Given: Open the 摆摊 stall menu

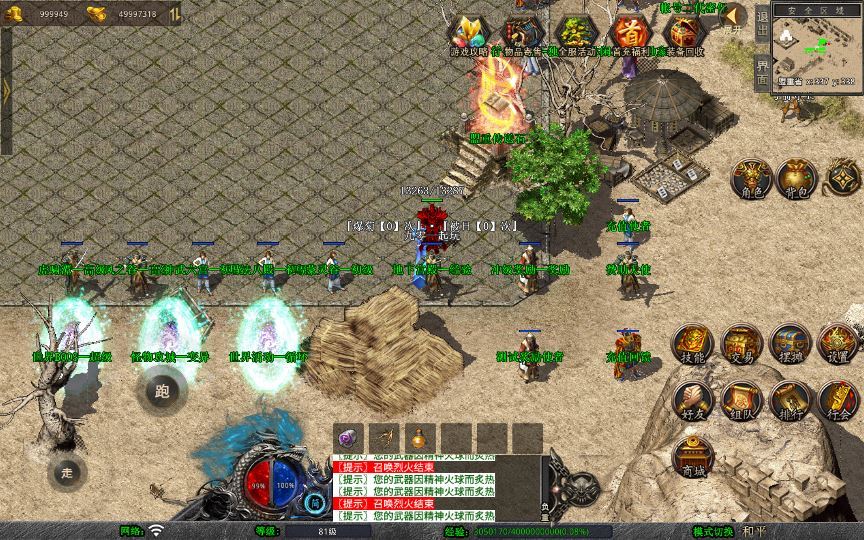Looking at the screenshot, I should (x=790, y=343).
